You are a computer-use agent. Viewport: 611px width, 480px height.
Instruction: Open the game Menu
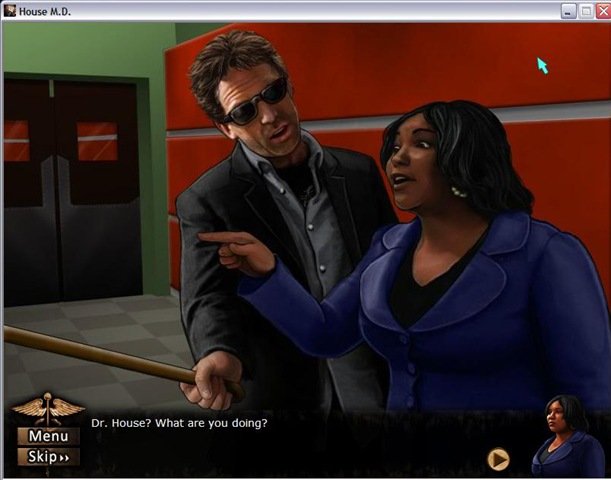[47, 436]
